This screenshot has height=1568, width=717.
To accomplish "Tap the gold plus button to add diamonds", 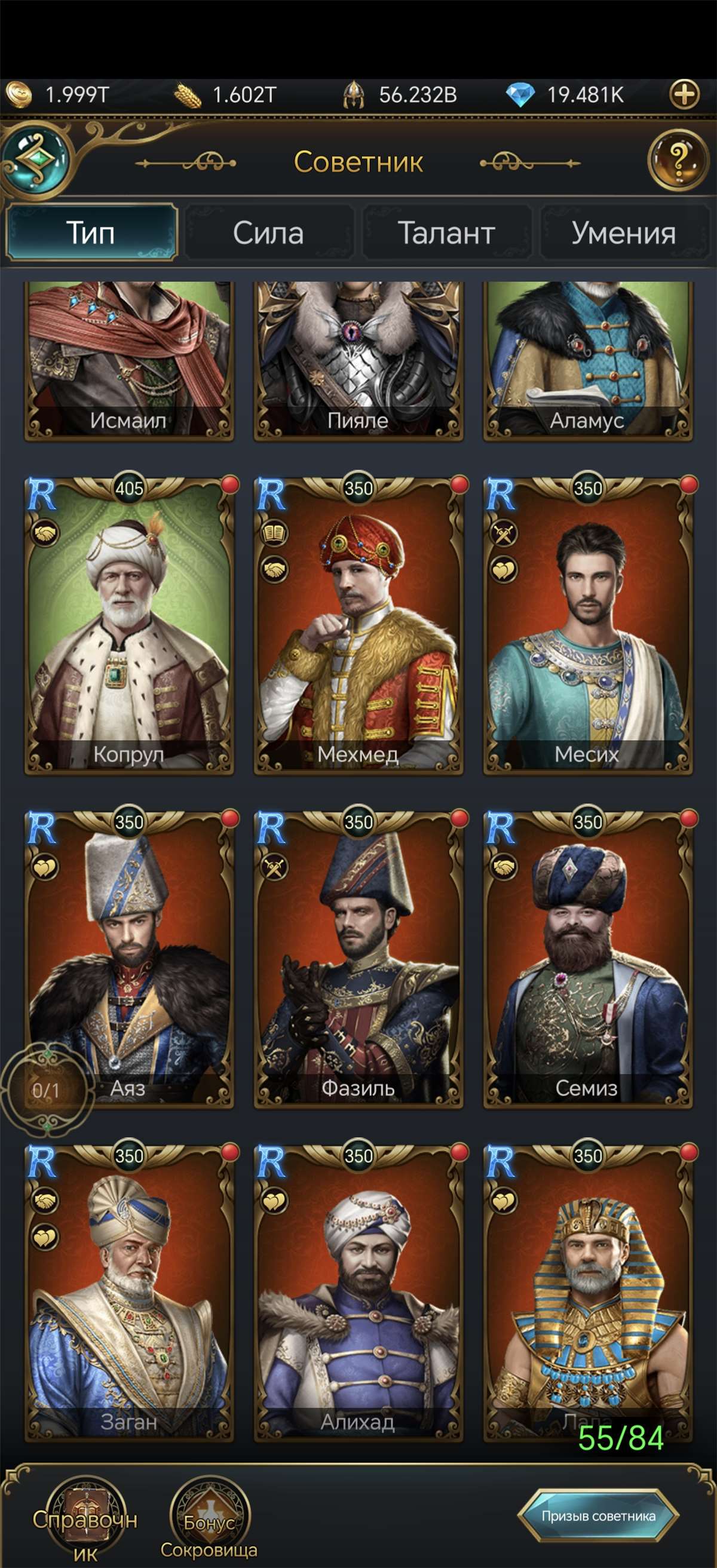I will click(x=684, y=94).
